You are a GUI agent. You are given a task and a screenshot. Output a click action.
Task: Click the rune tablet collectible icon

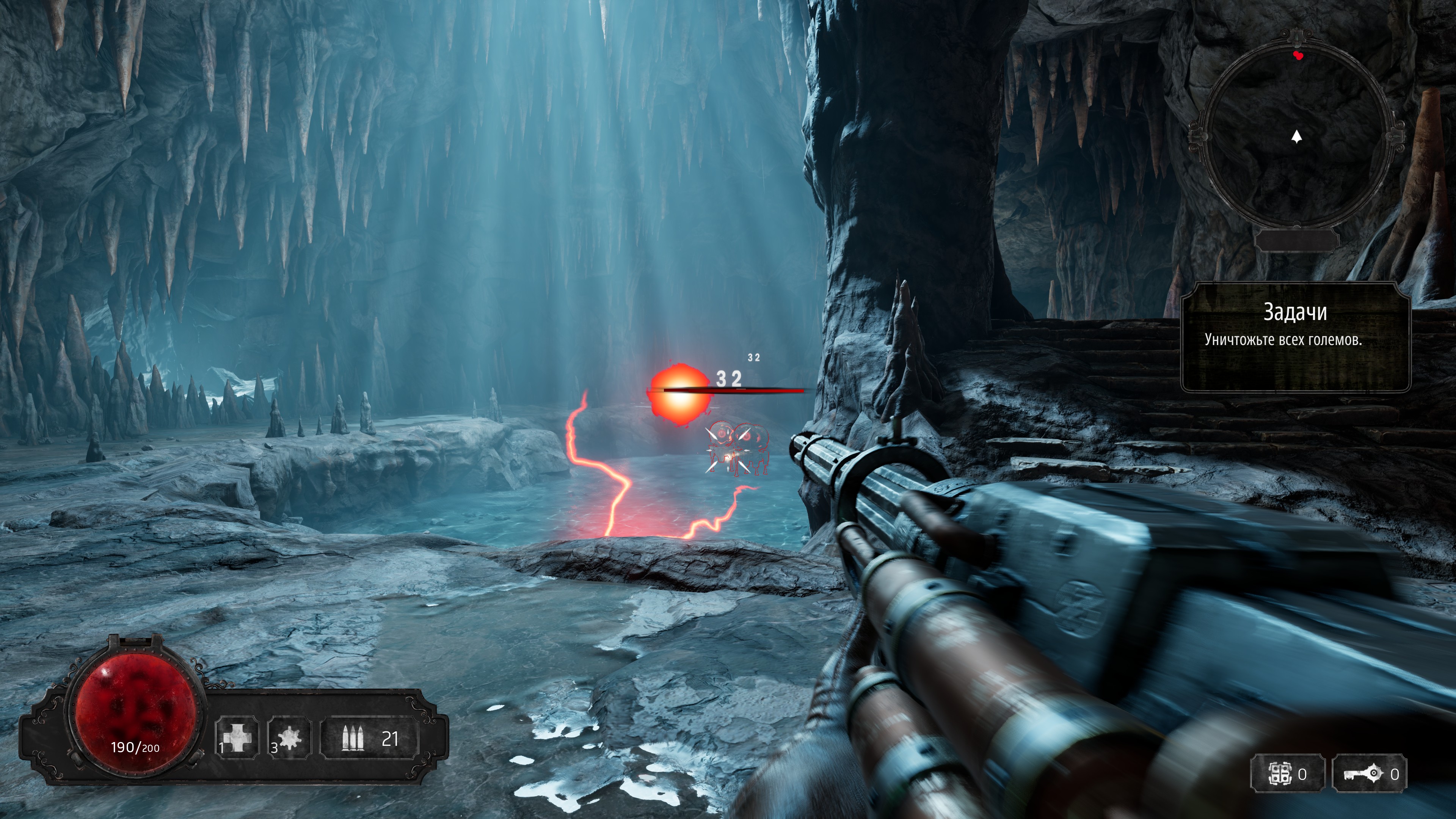pos(1280,774)
